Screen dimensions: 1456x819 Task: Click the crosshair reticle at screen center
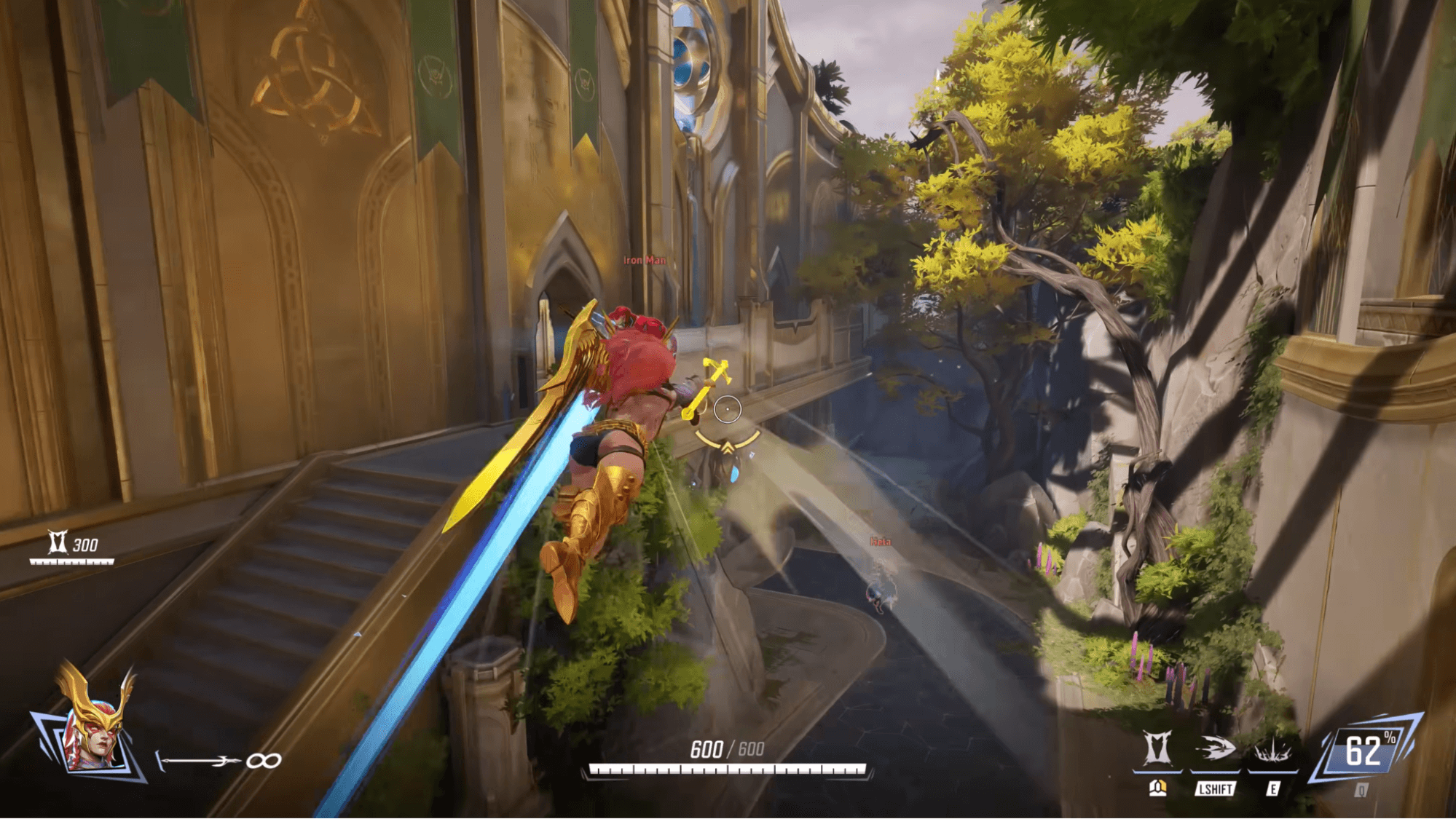728,409
